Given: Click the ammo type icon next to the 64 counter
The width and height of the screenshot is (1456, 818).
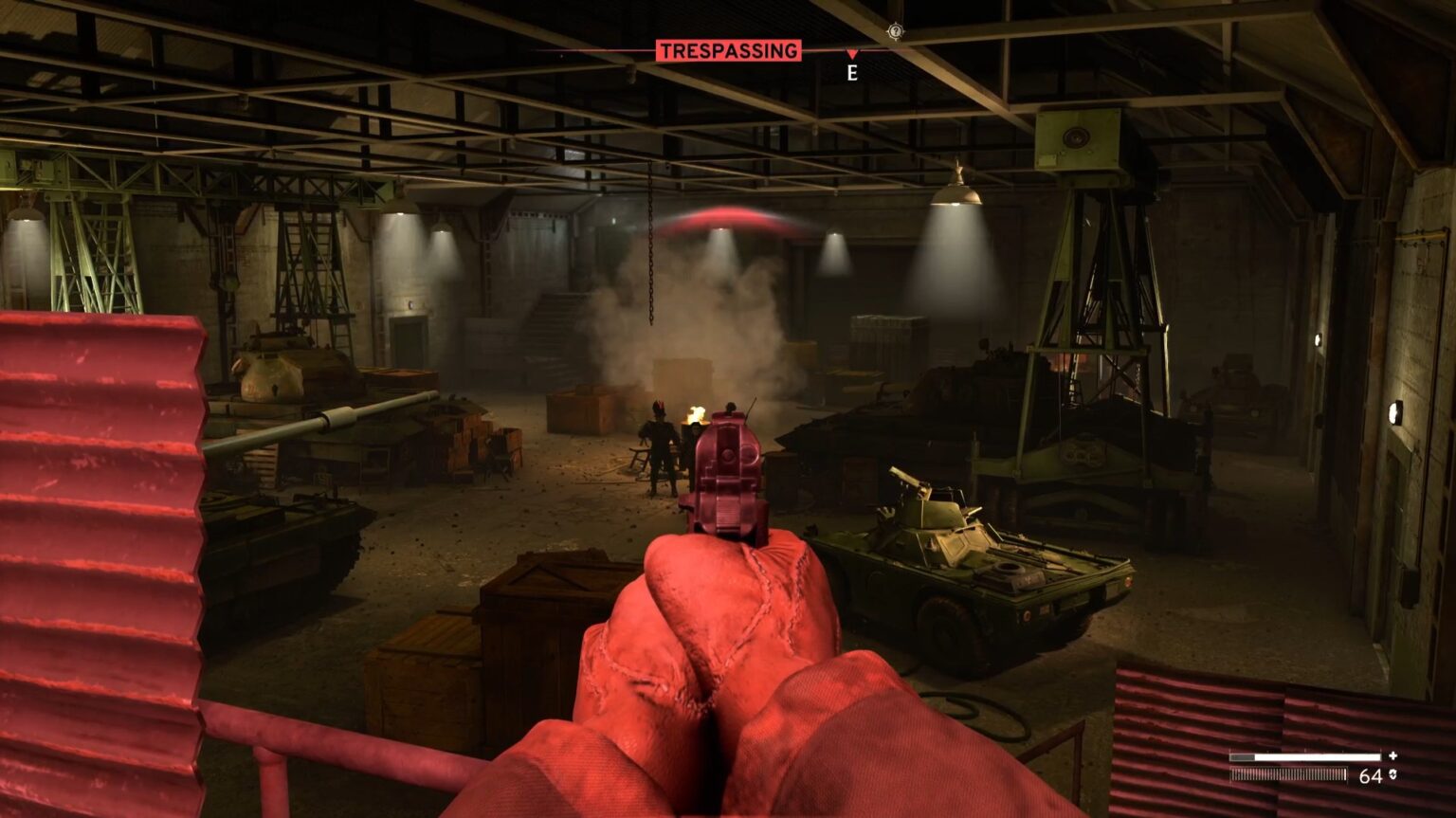Looking at the screenshot, I should point(1392,774).
